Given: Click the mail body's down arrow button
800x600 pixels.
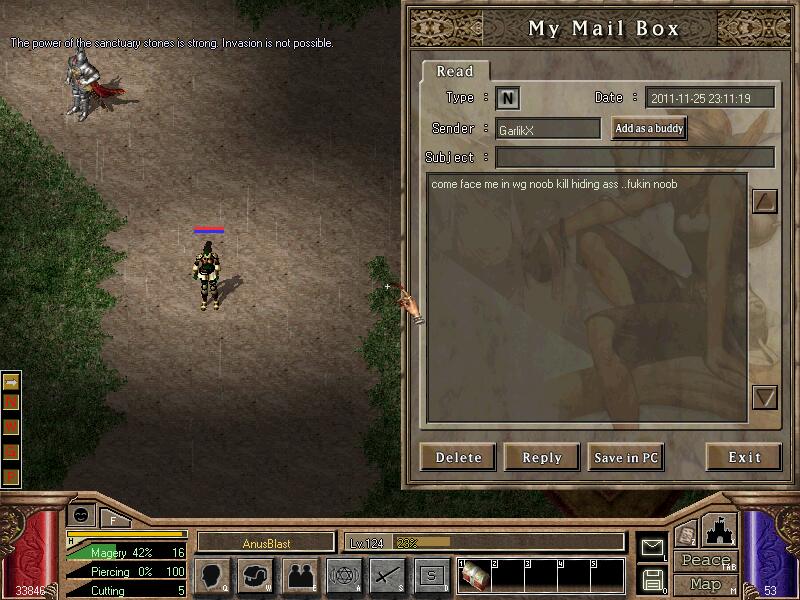Looking at the screenshot, I should point(764,398).
